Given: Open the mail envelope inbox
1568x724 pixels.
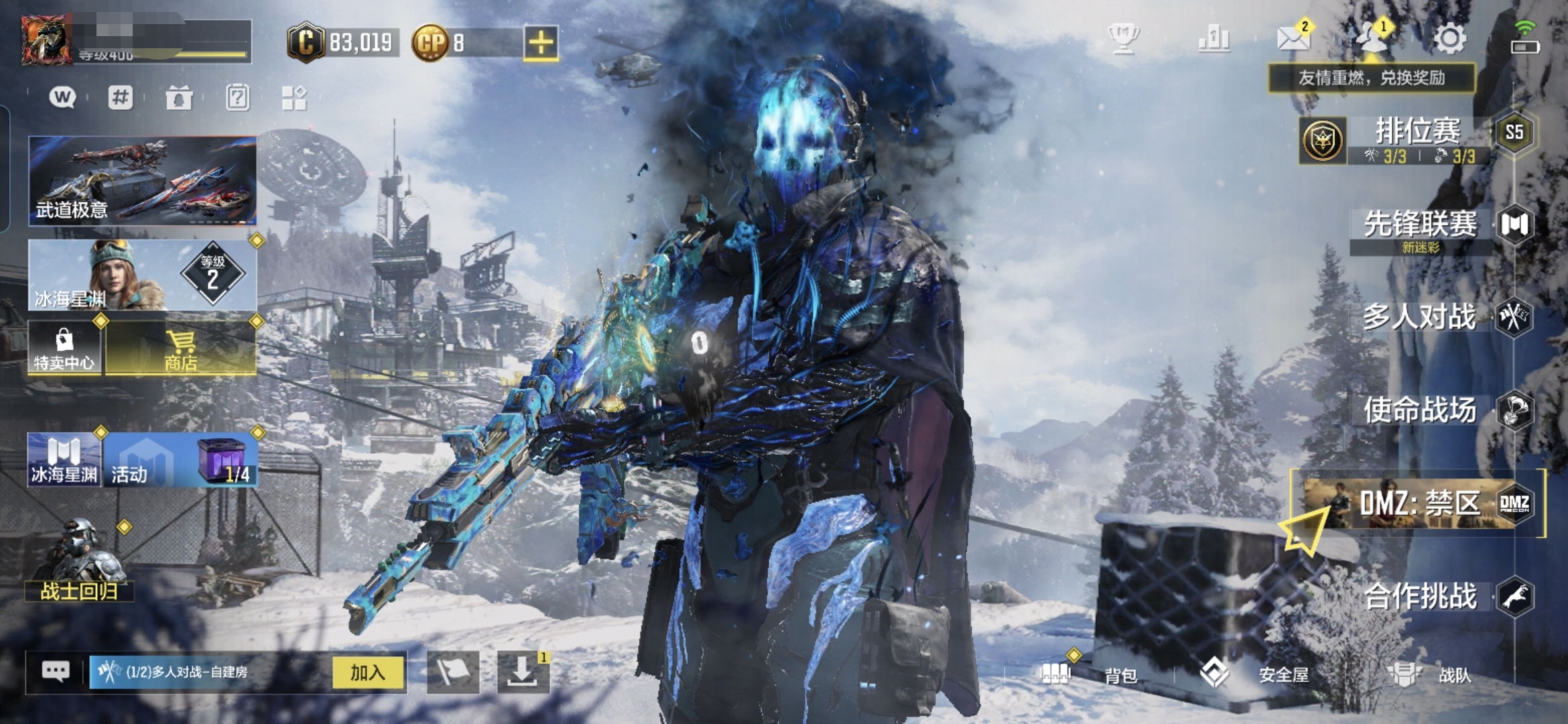Looking at the screenshot, I should coord(1293,38).
